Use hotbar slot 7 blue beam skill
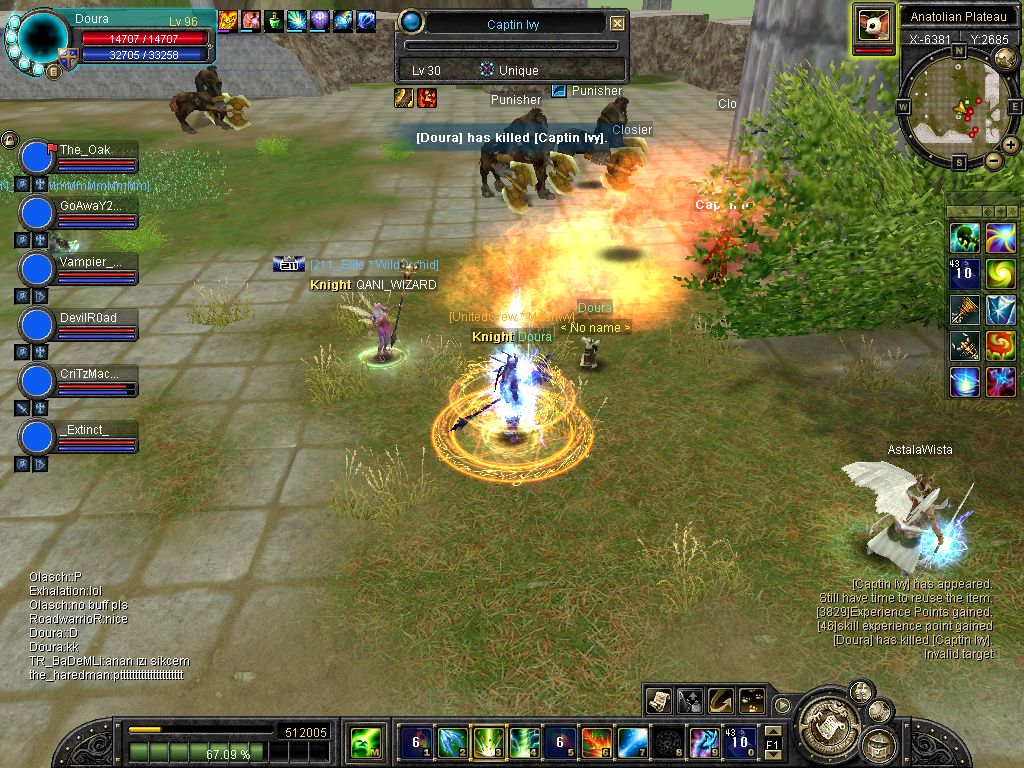This screenshot has width=1024, height=768. point(632,742)
